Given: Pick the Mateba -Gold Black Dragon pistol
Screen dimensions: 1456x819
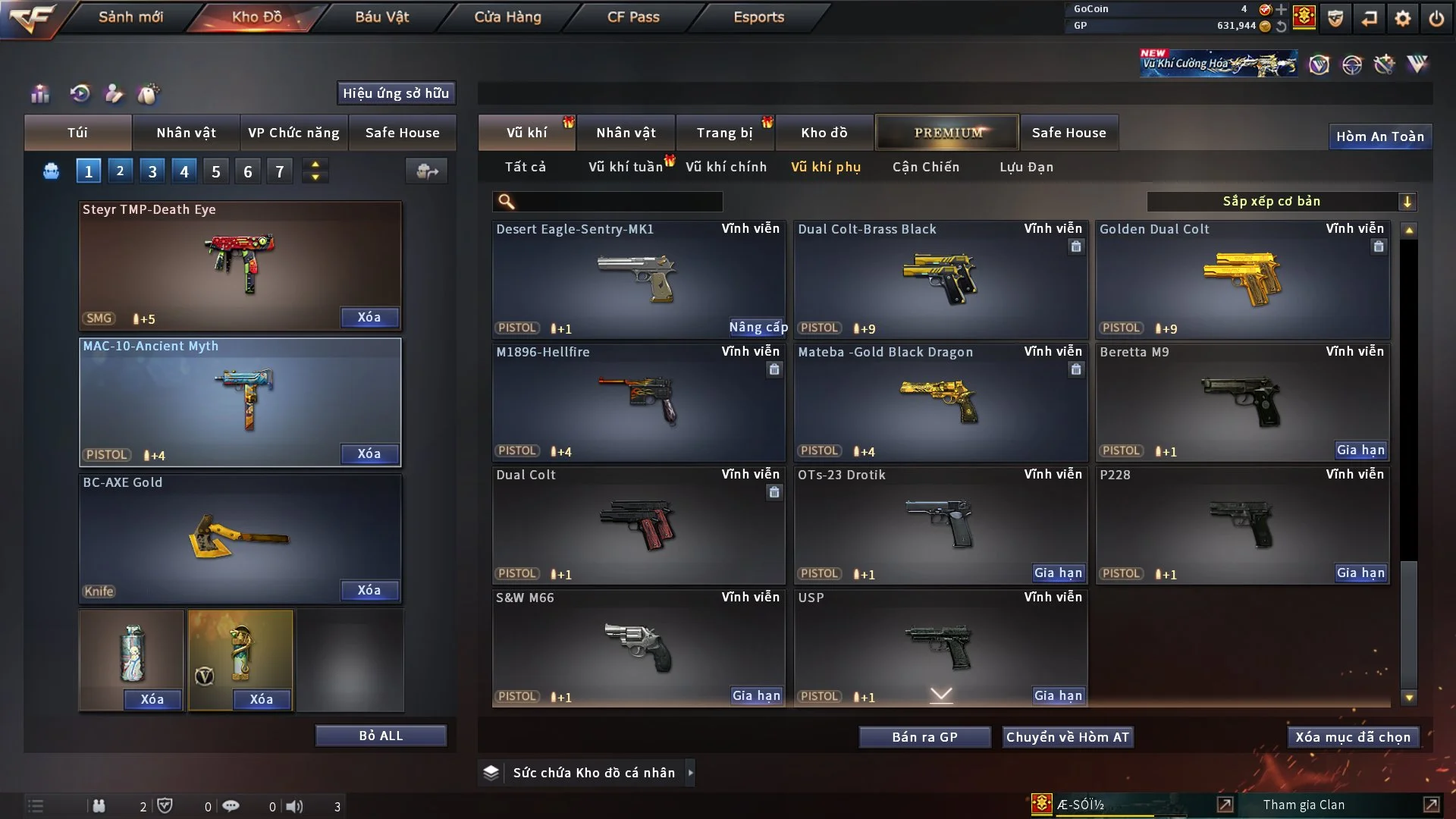Looking at the screenshot, I should (940, 402).
